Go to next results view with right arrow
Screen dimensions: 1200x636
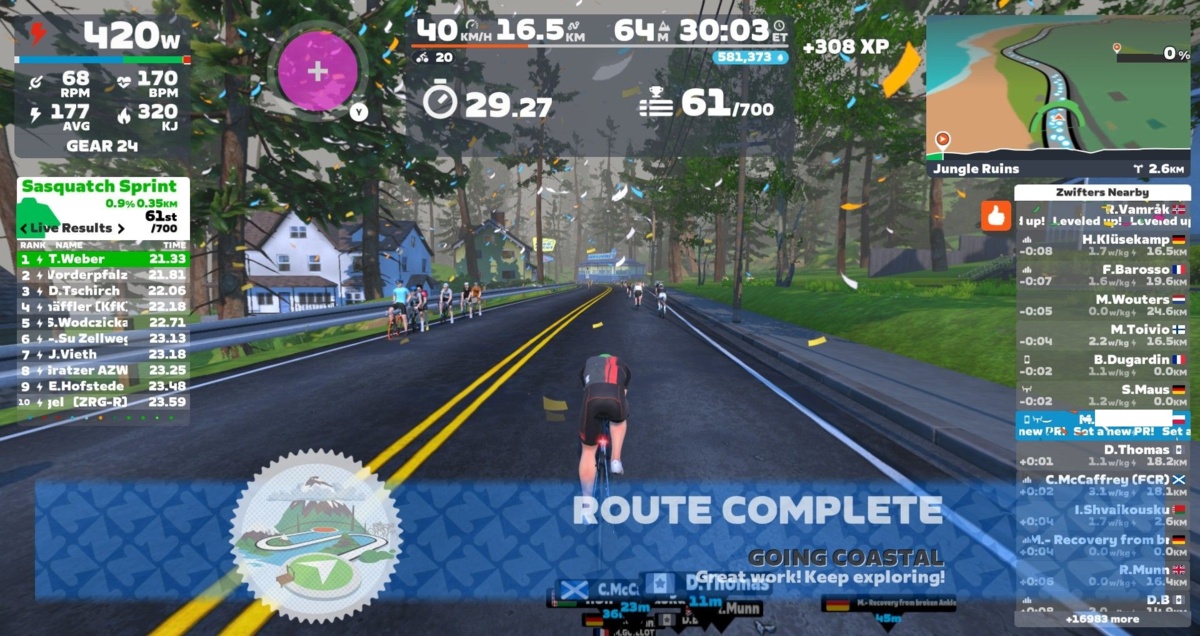click(121, 229)
